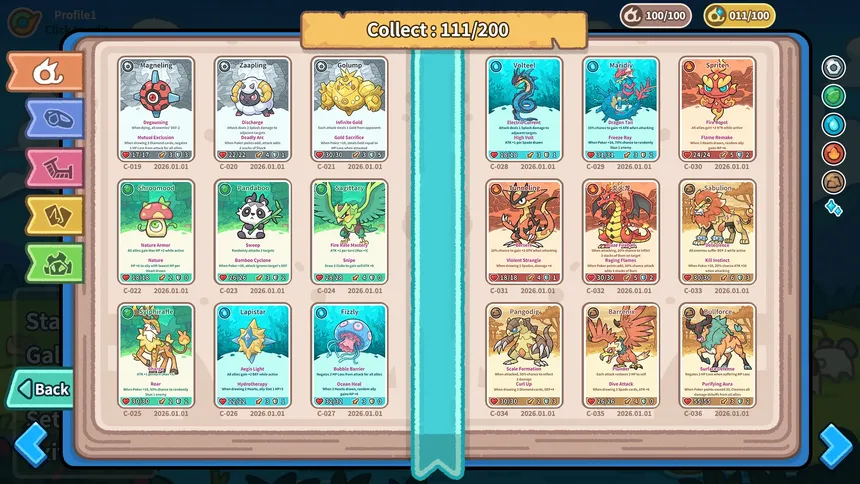Open the Spriten fire card
Screen dimensions: 860x484
tap(716, 110)
